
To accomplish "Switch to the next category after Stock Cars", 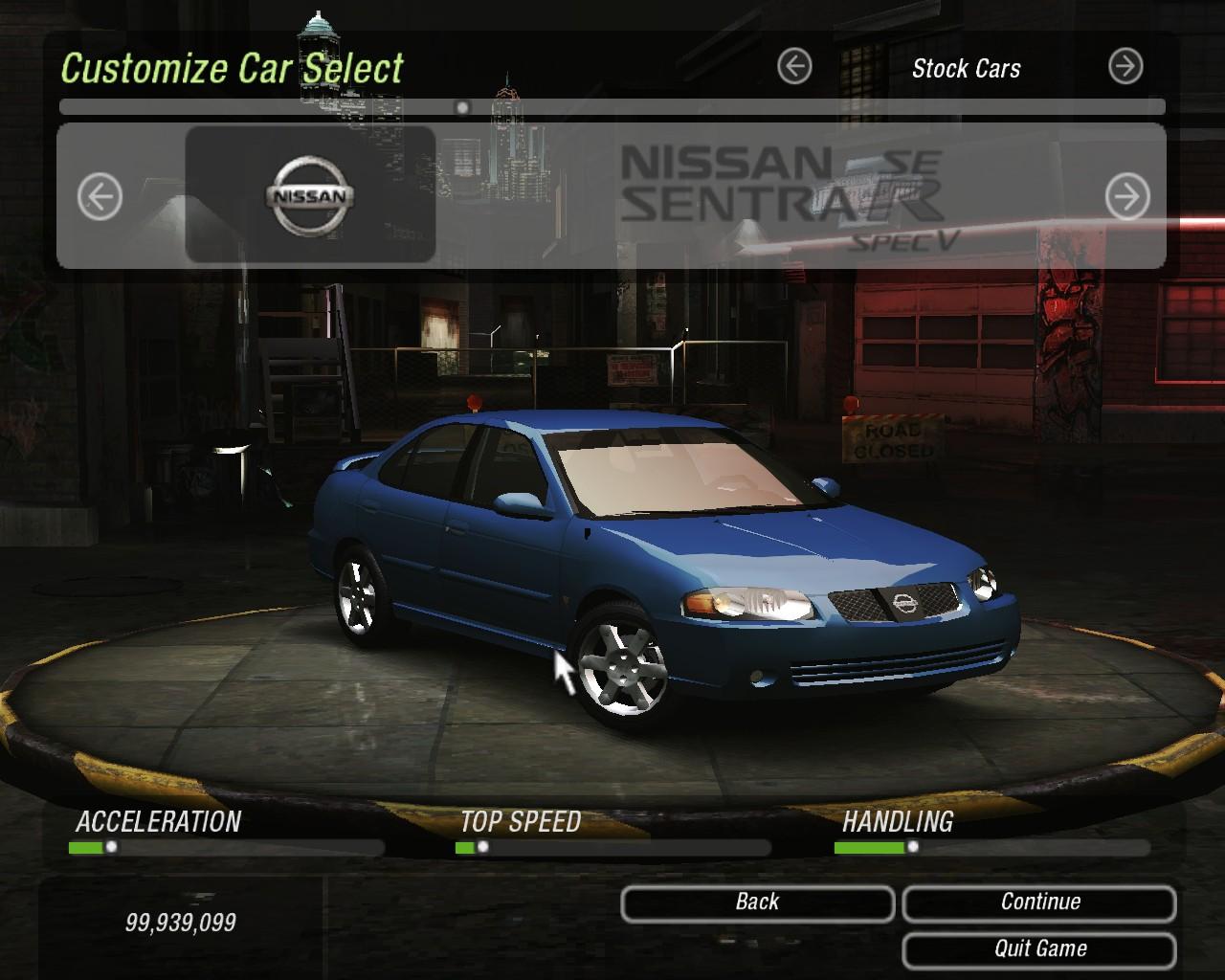I will (x=1125, y=67).
